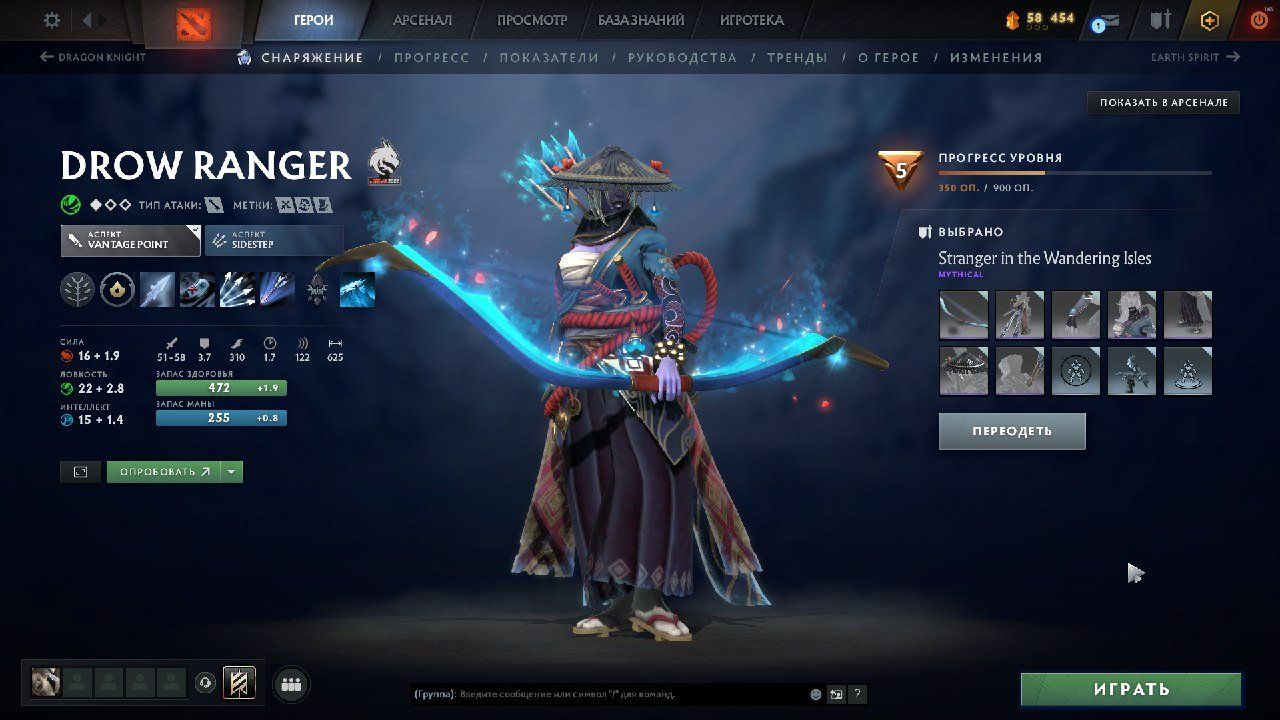This screenshot has height=720, width=1280.
Task: Click the Опробовать demo button
Action: [x=164, y=472]
